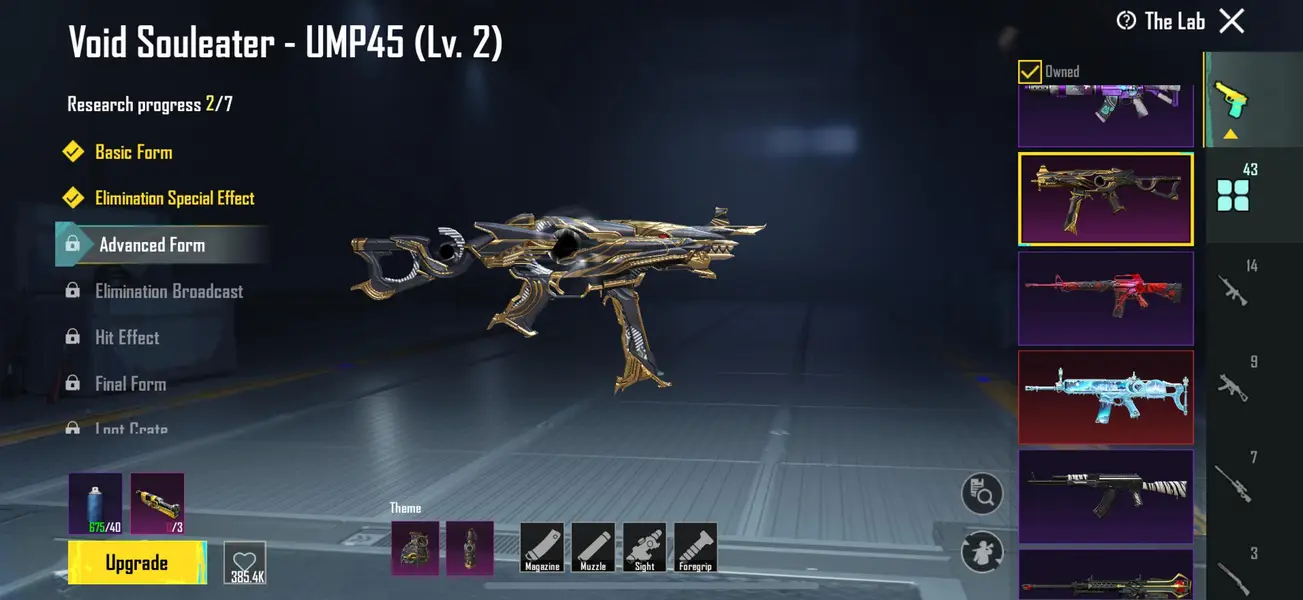Select the Basic Form stage
Screen dimensions: 1303x600
pyautogui.click(x=133, y=152)
